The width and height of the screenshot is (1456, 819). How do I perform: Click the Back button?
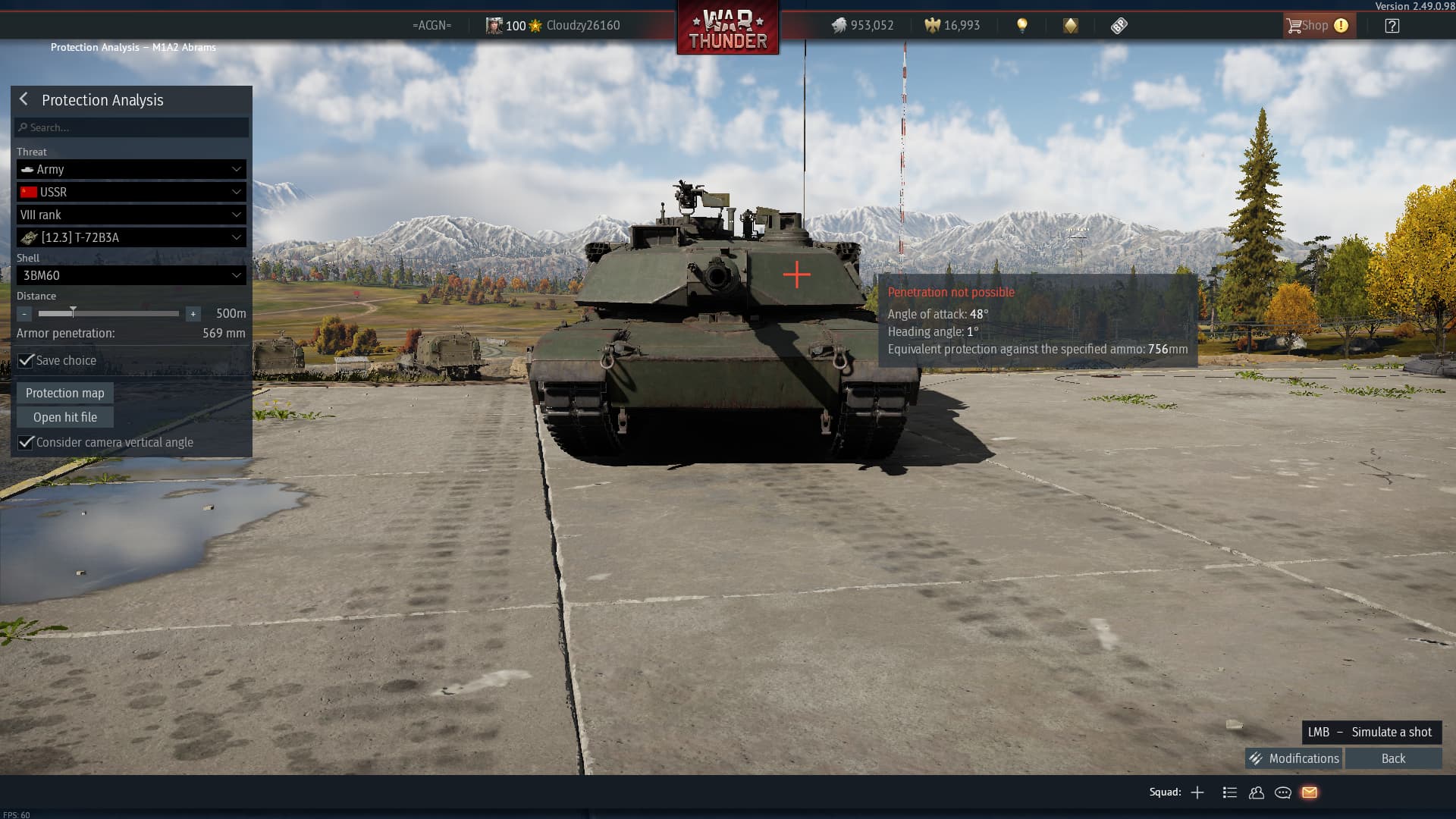pos(1393,758)
